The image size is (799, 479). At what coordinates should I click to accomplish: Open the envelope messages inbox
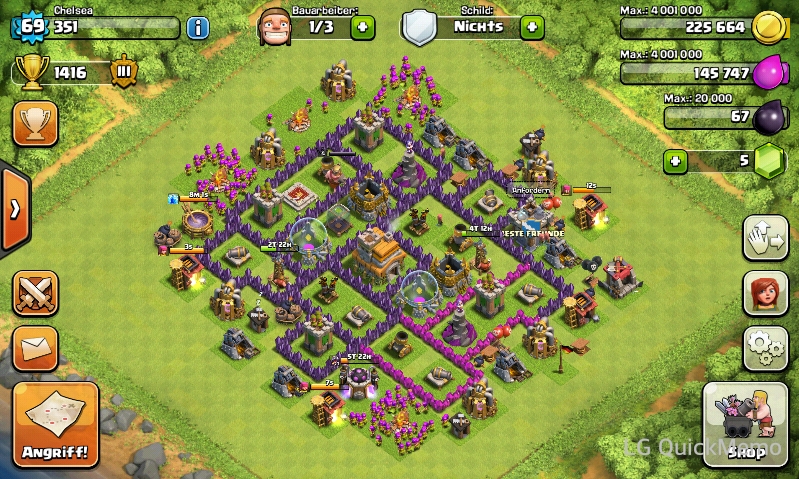tap(35, 347)
